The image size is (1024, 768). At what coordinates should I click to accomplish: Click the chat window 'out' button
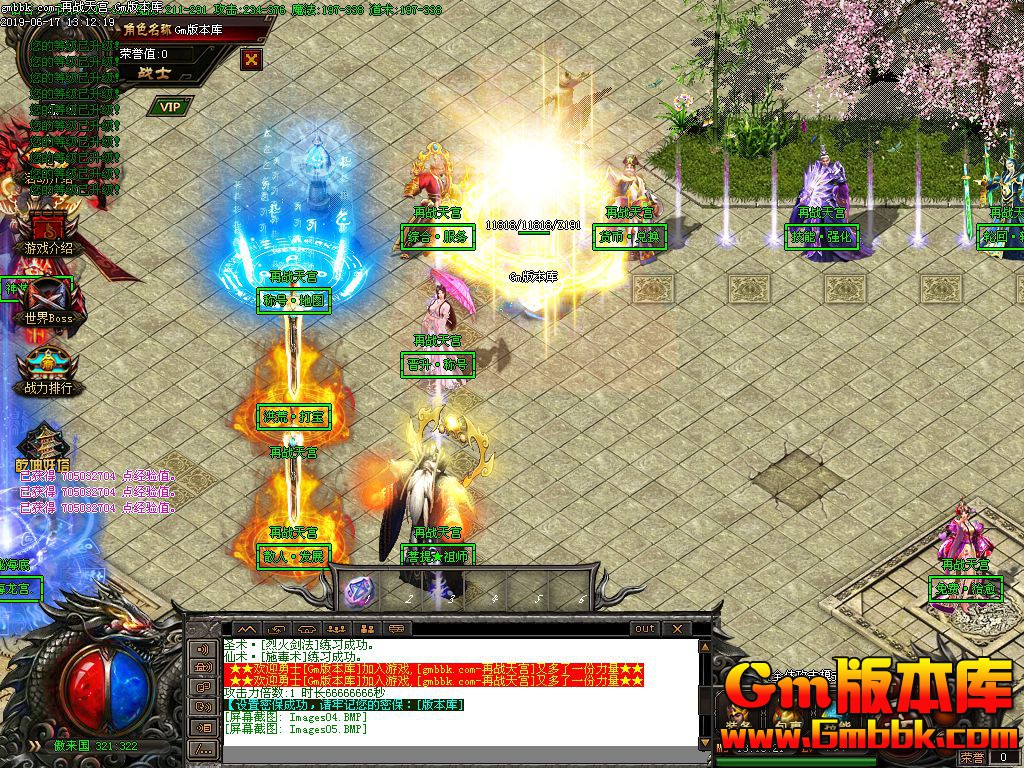[x=645, y=629]
